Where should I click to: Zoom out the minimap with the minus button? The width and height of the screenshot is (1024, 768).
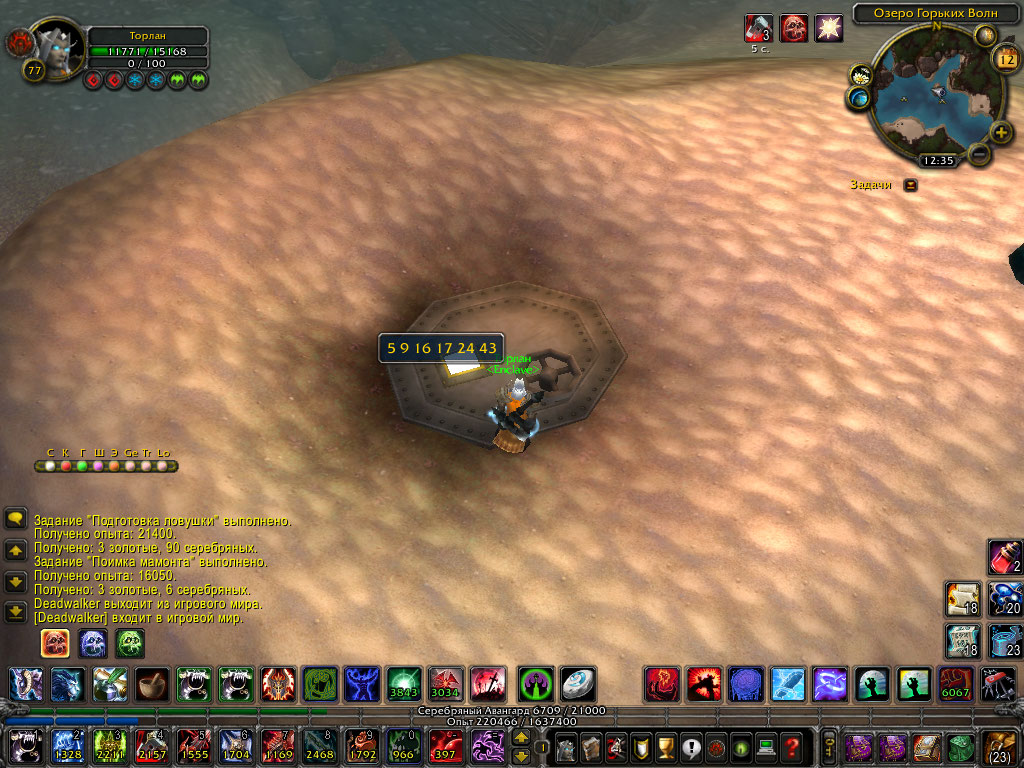click(979, 155)
